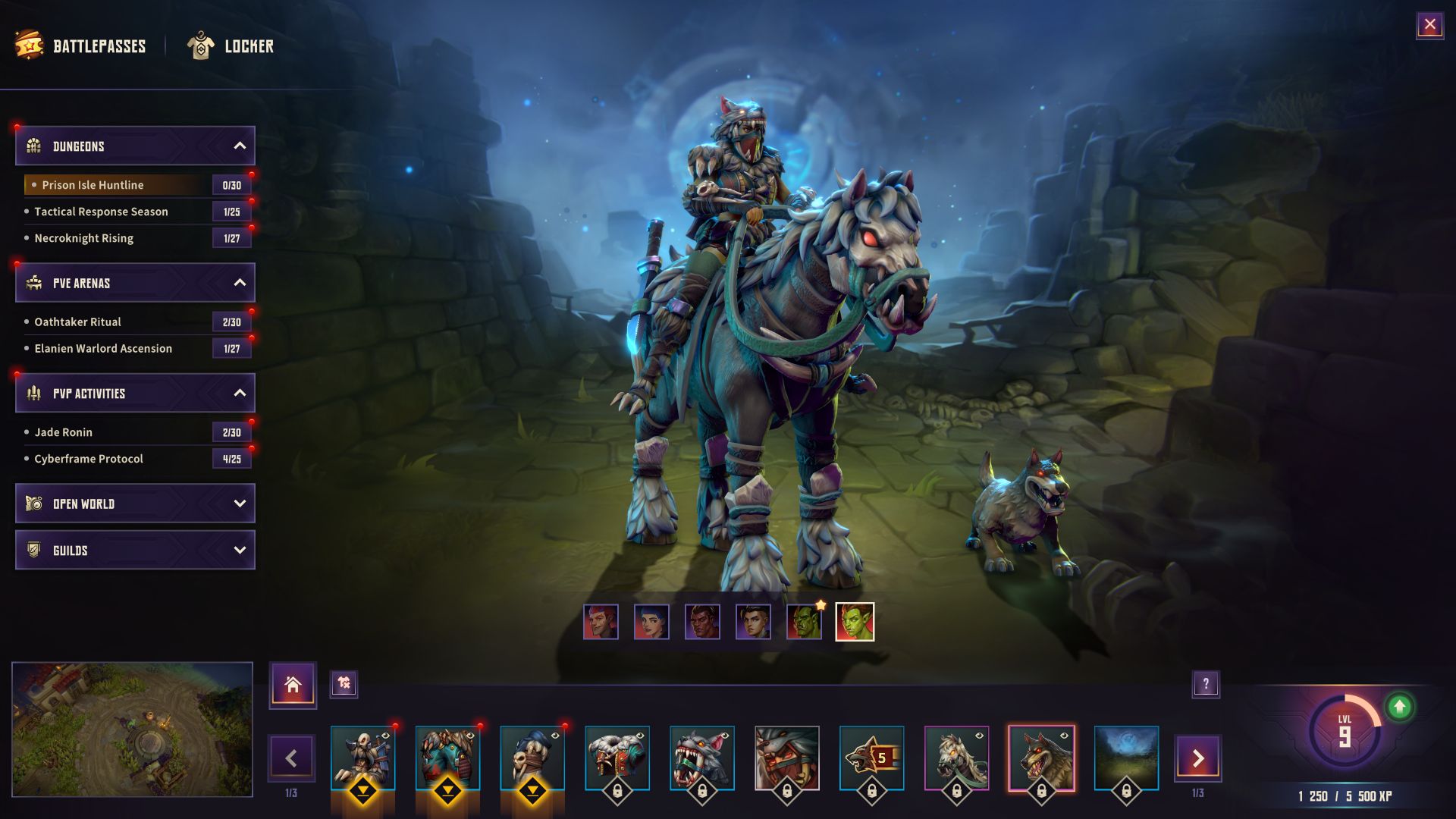Go to next rewards page
The image size is (1456, 819).
pyautogui.click(x=1197, y=758)
